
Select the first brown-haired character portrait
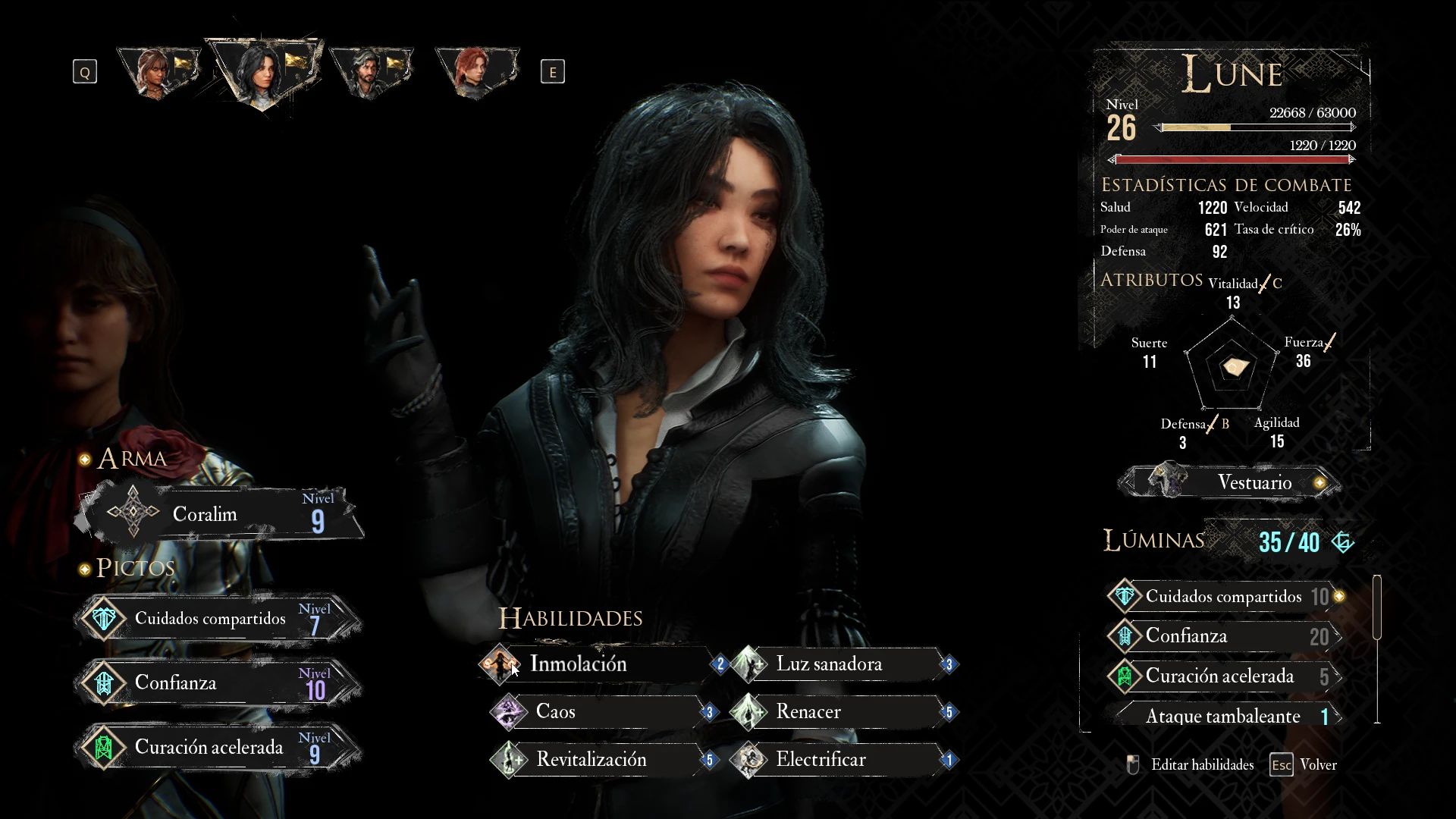[x=158, y=72]
